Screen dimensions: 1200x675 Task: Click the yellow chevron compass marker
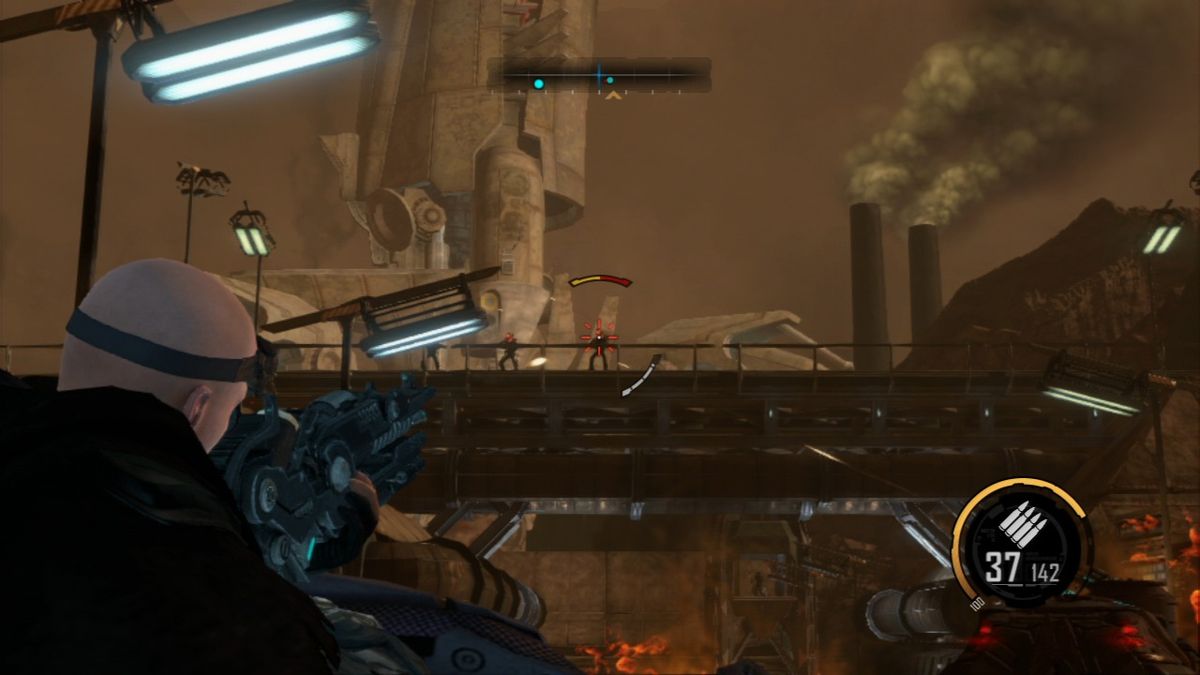(613, 96)
